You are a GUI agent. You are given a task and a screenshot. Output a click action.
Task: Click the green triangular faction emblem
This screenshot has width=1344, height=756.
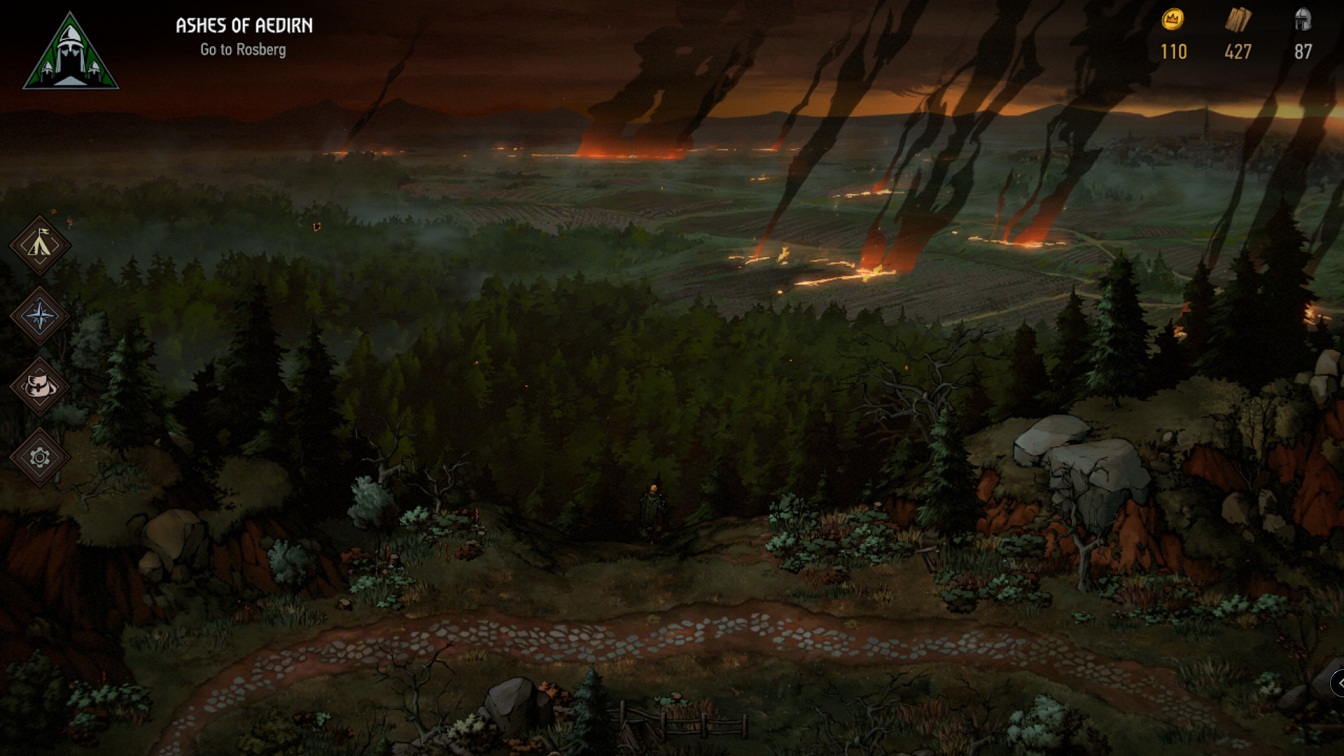coord(71,53)
